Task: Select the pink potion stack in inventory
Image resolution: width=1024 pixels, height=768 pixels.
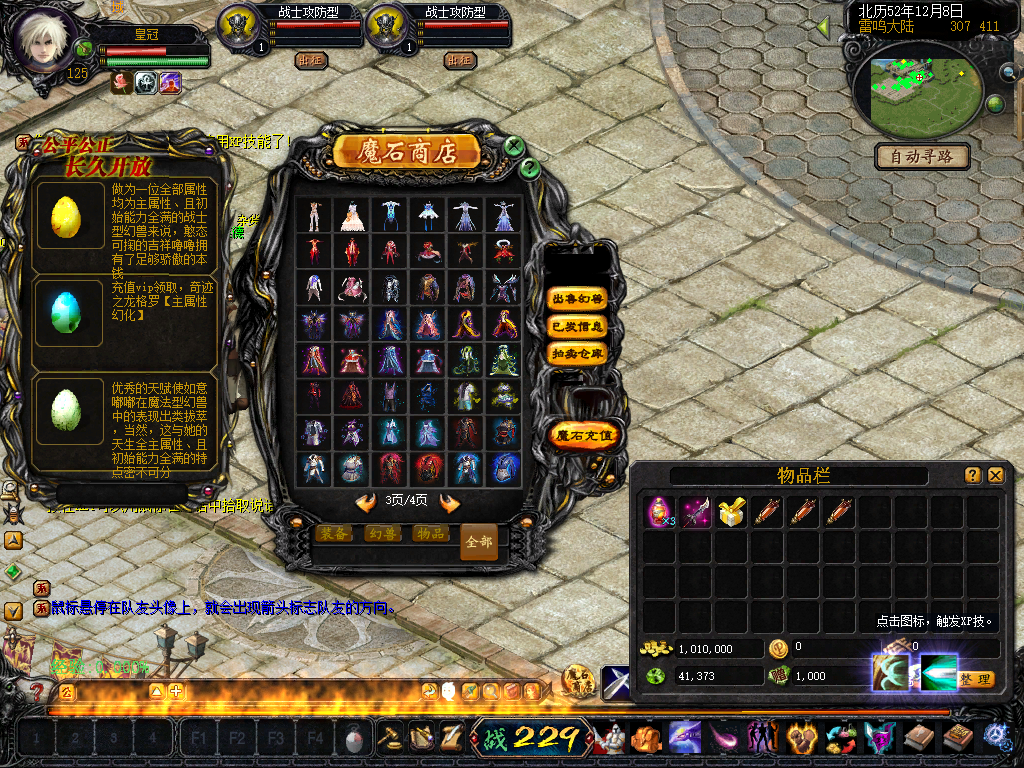Action: (659, 513)
